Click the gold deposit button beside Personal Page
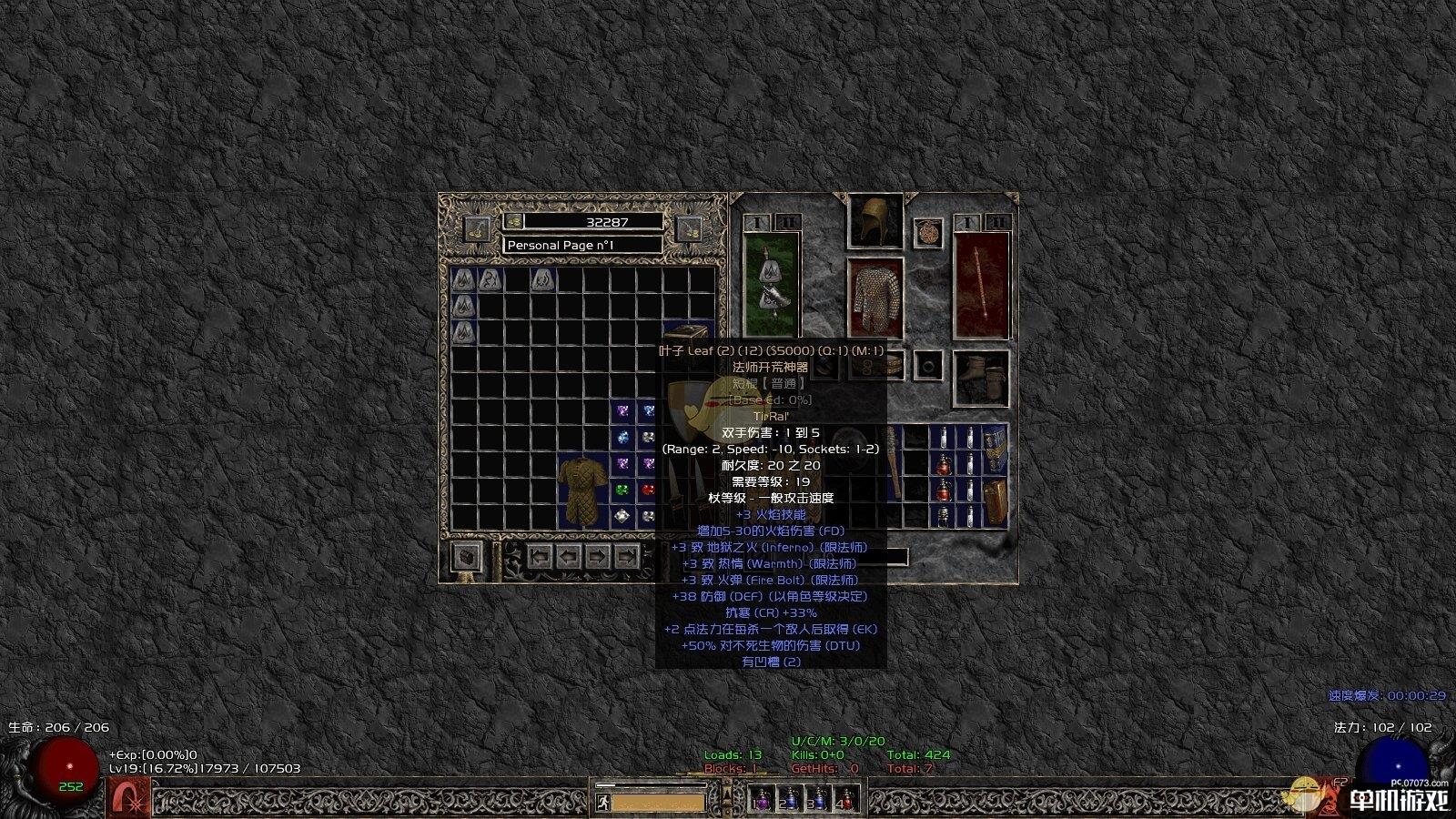Viewport: 1456px width, 819px height. tap(689, 229)
